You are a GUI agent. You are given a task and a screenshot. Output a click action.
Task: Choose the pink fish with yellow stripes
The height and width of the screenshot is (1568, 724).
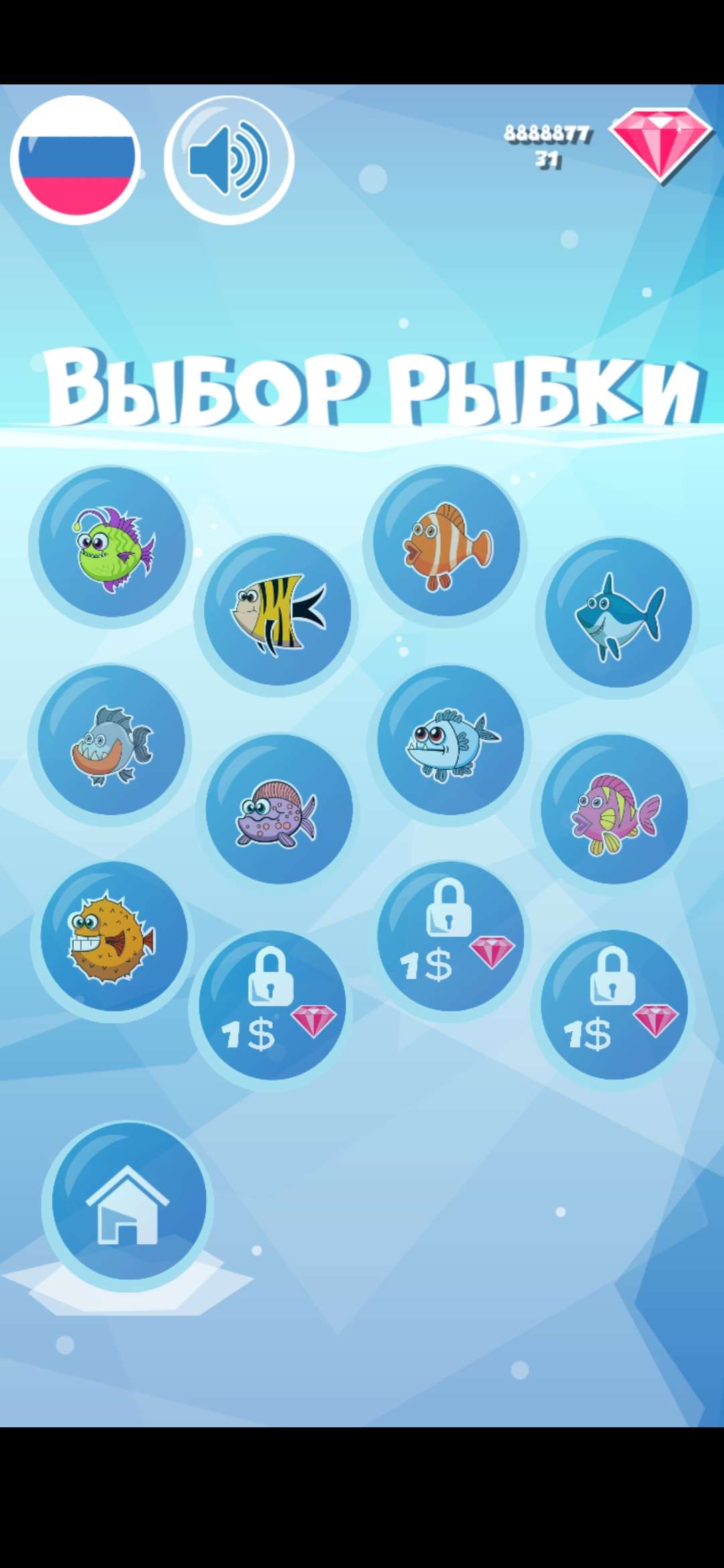coord(614,811)
